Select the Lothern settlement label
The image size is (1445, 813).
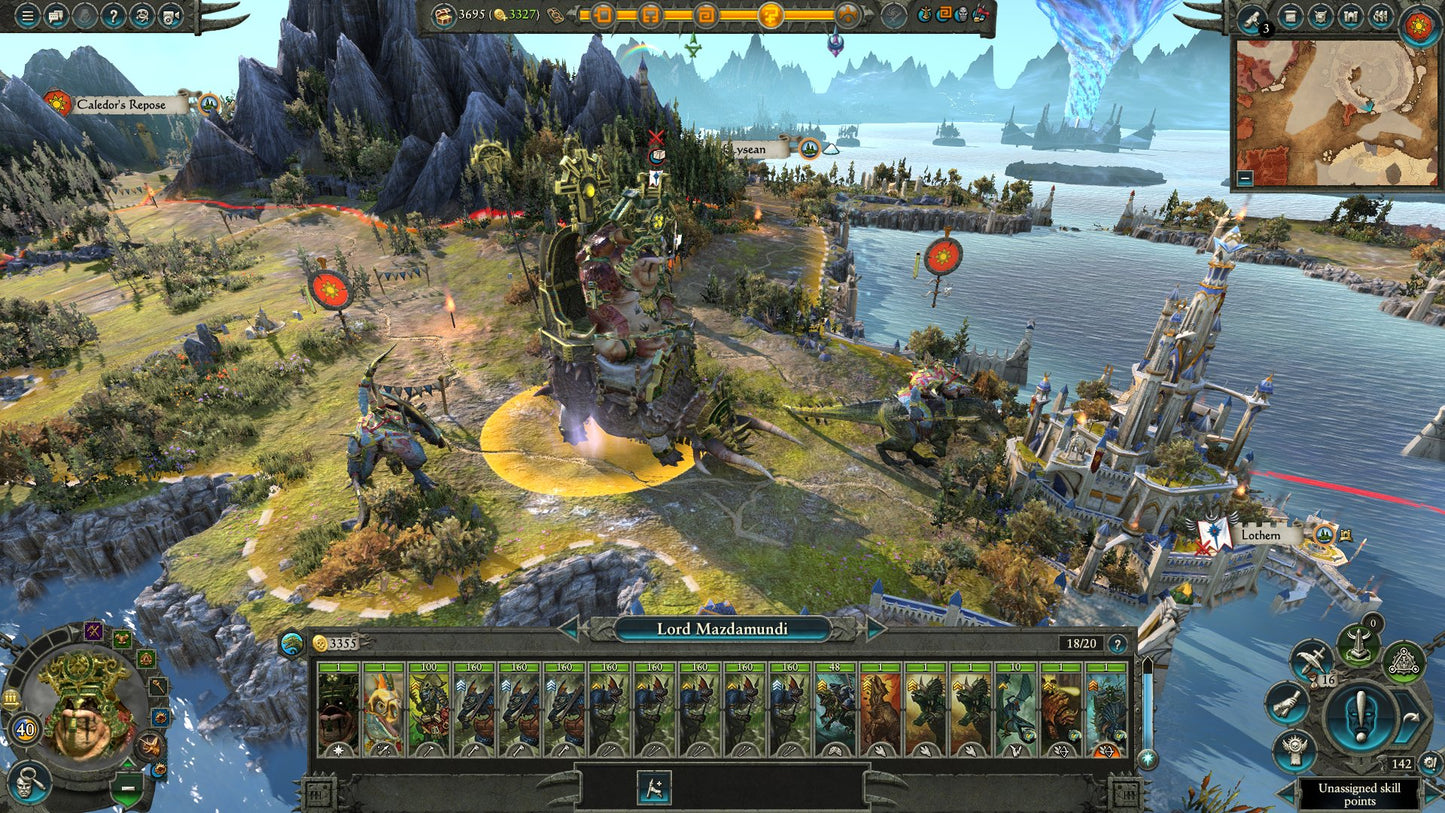coord(1260,535)
